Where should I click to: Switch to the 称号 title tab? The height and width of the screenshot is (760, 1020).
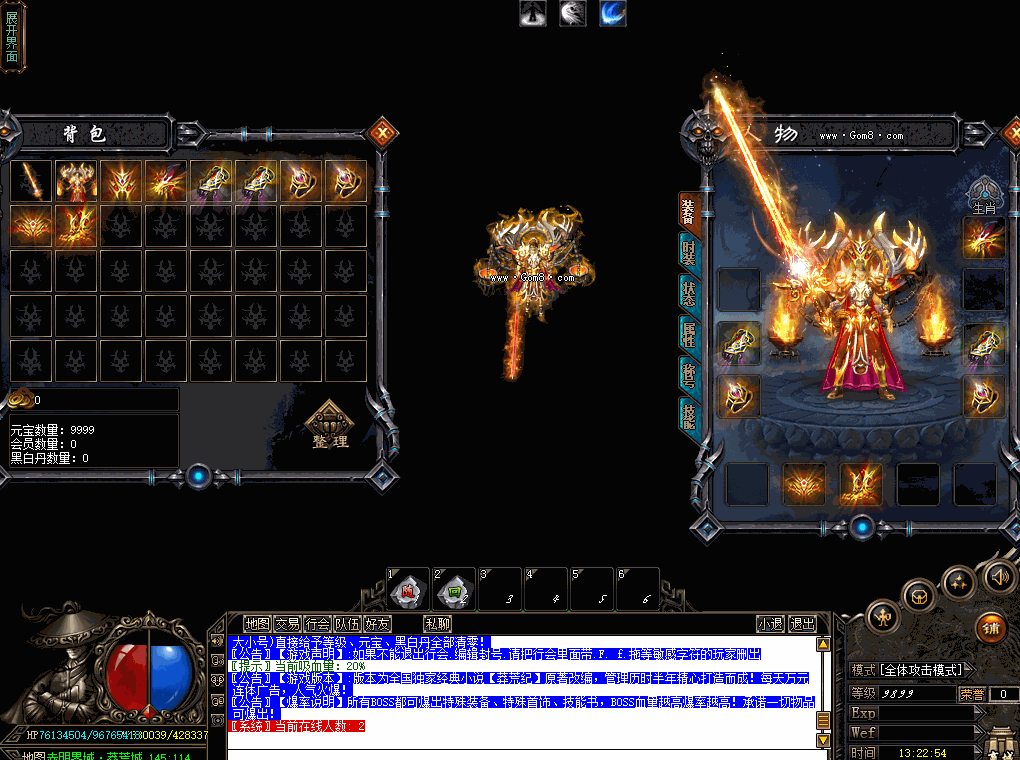(689, 373)
